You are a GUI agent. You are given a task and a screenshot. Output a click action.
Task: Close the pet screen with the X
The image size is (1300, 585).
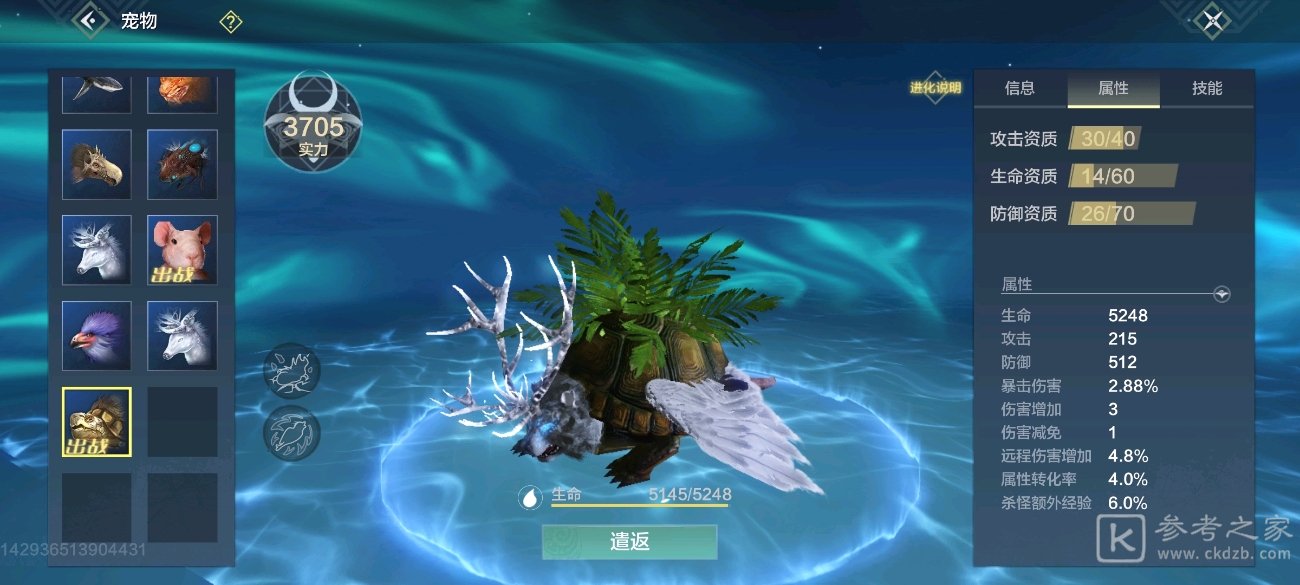[1213, 20]
